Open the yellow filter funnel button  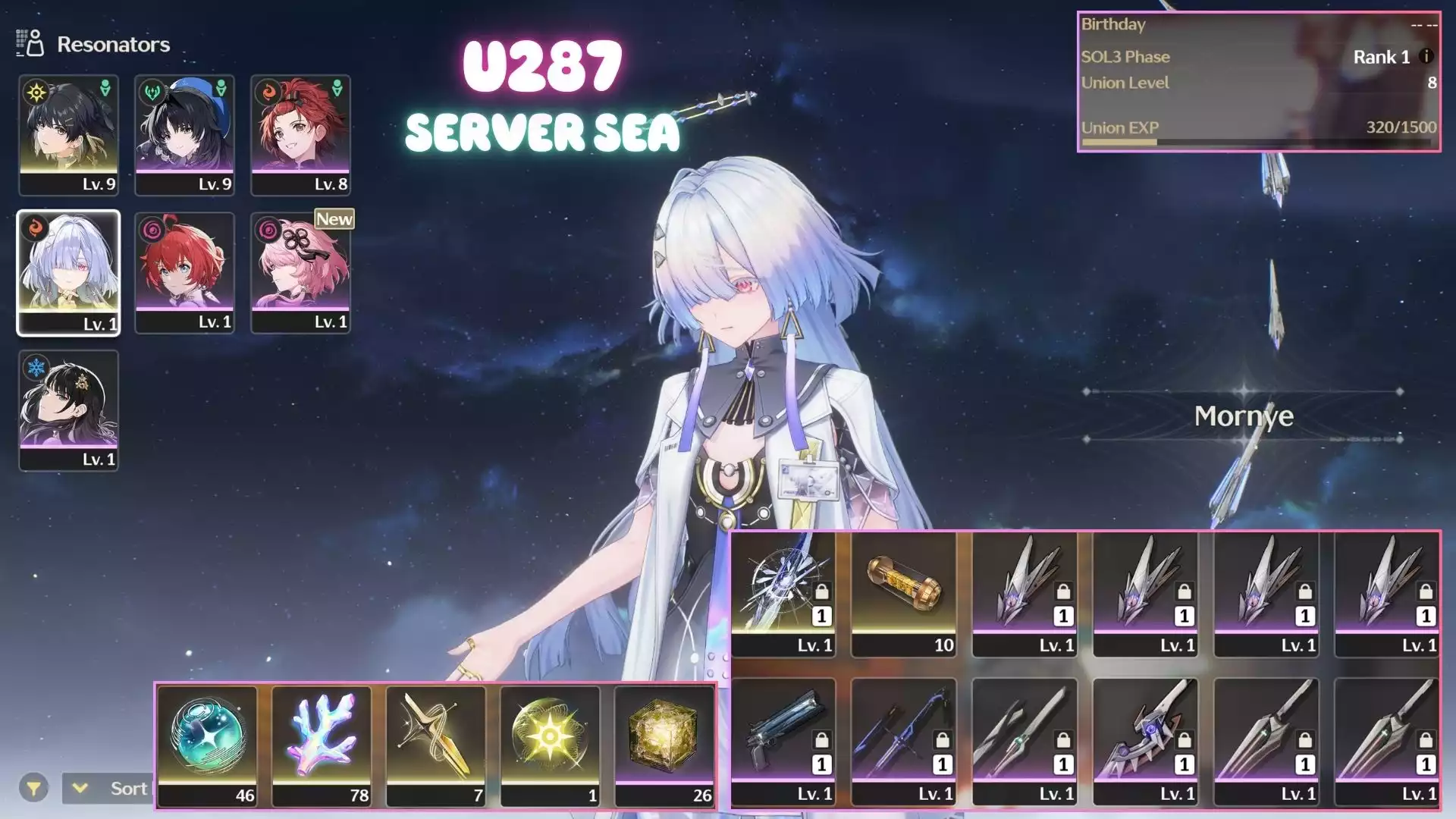tap(33, 789)
